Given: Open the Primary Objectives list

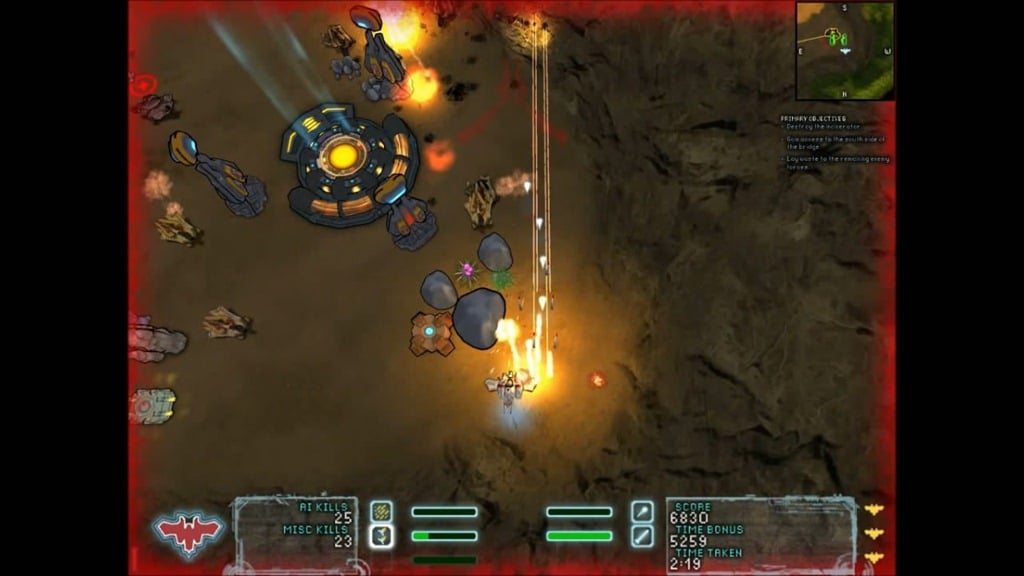Looking at the screenshot, I should pyautogui.click(x=834, y=142).
